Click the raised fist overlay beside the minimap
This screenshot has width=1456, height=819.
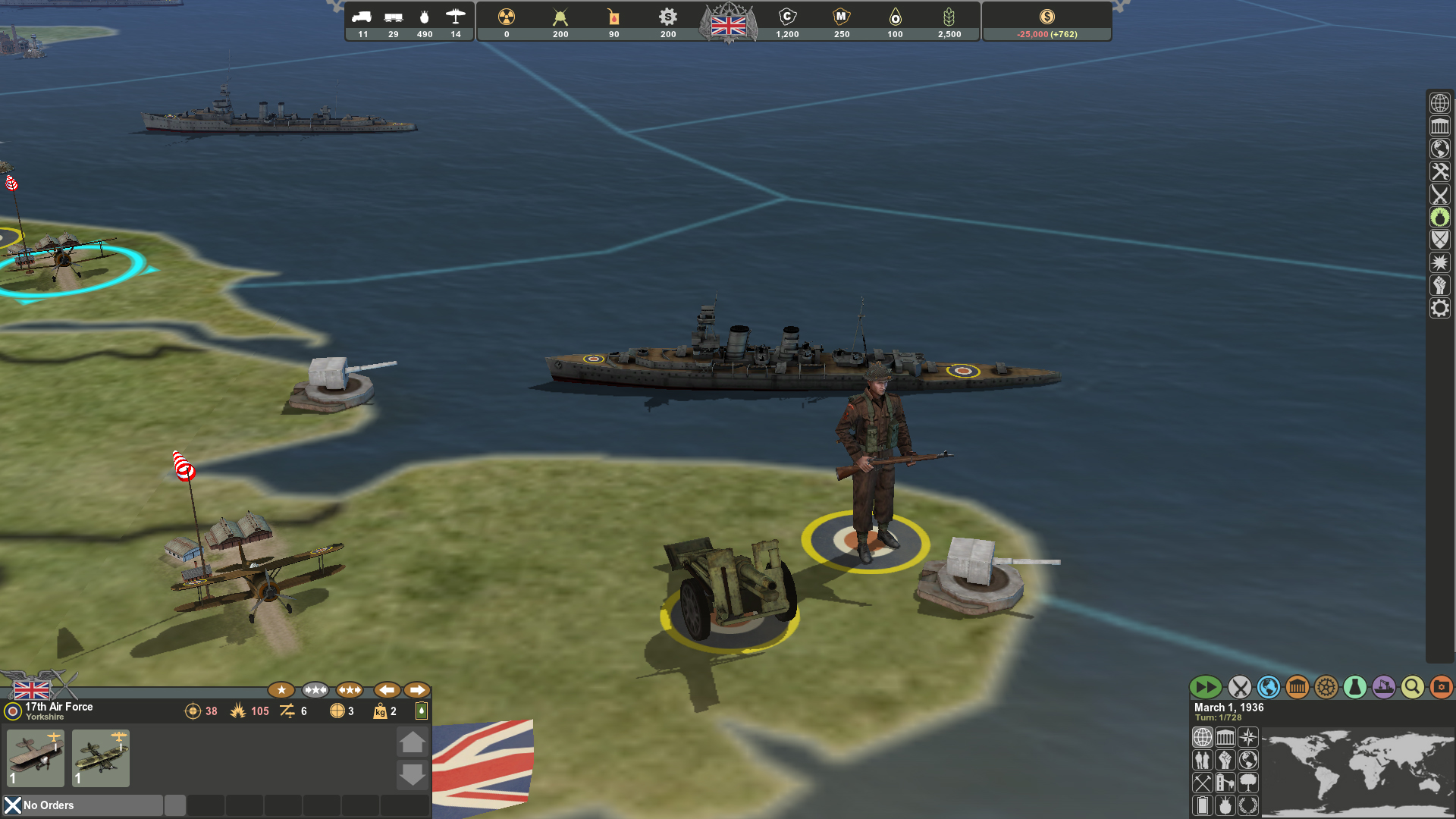pyautogui.click(x=1225, y=761)
